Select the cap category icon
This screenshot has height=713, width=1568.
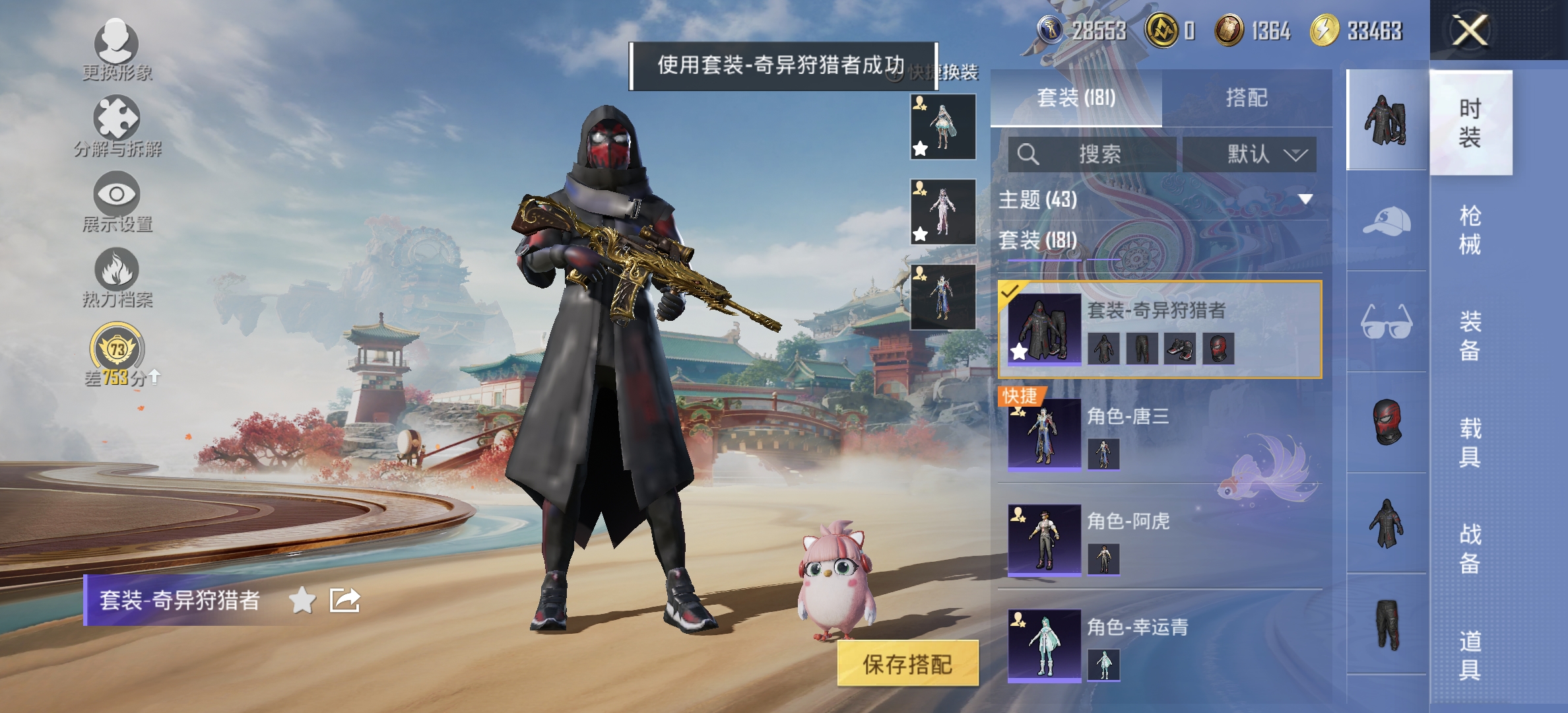pos(1386,224)
